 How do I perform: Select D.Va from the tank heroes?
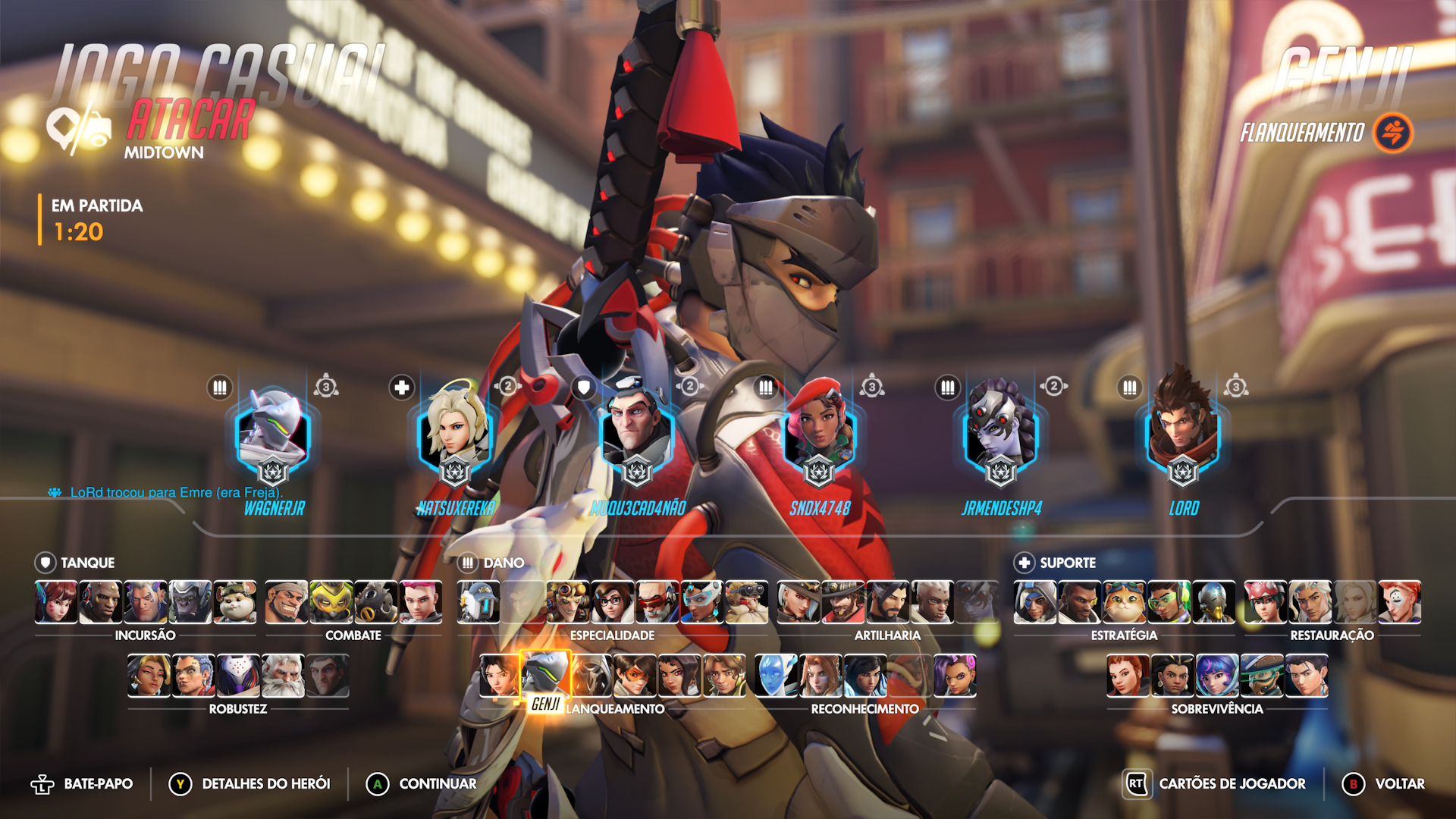click(56, 601)
